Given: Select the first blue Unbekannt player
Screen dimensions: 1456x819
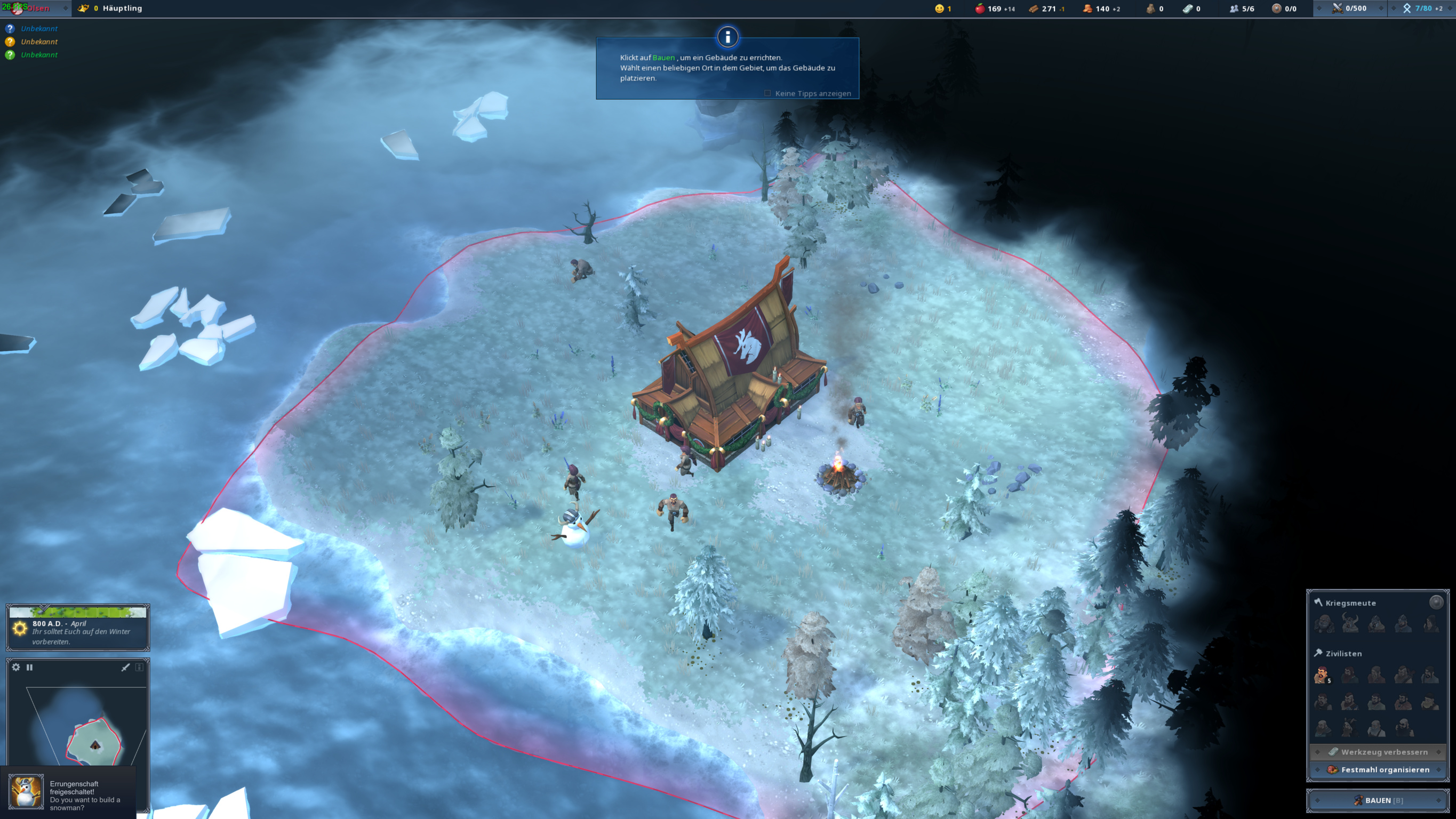Looking at the screenshot, I should (38, 29).
